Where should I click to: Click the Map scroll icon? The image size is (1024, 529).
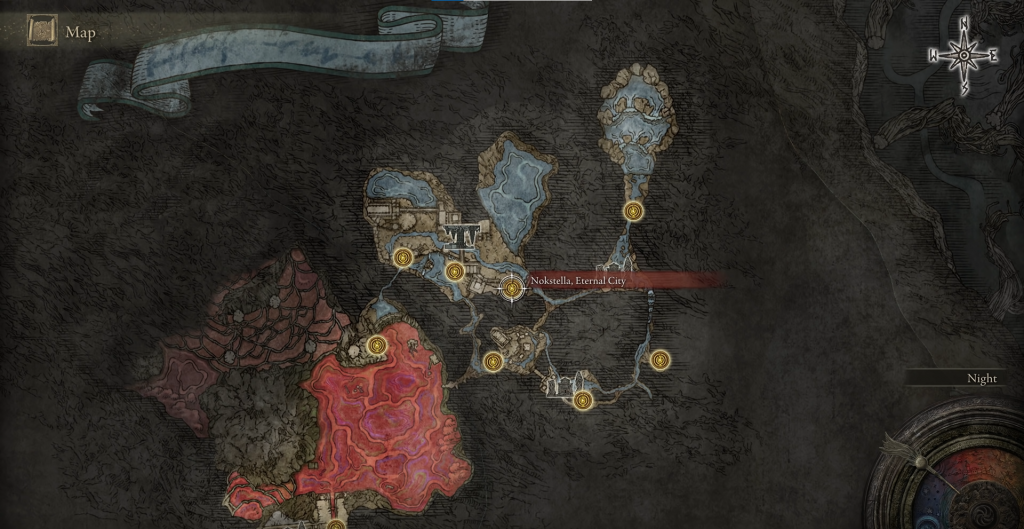pos(42,31)
